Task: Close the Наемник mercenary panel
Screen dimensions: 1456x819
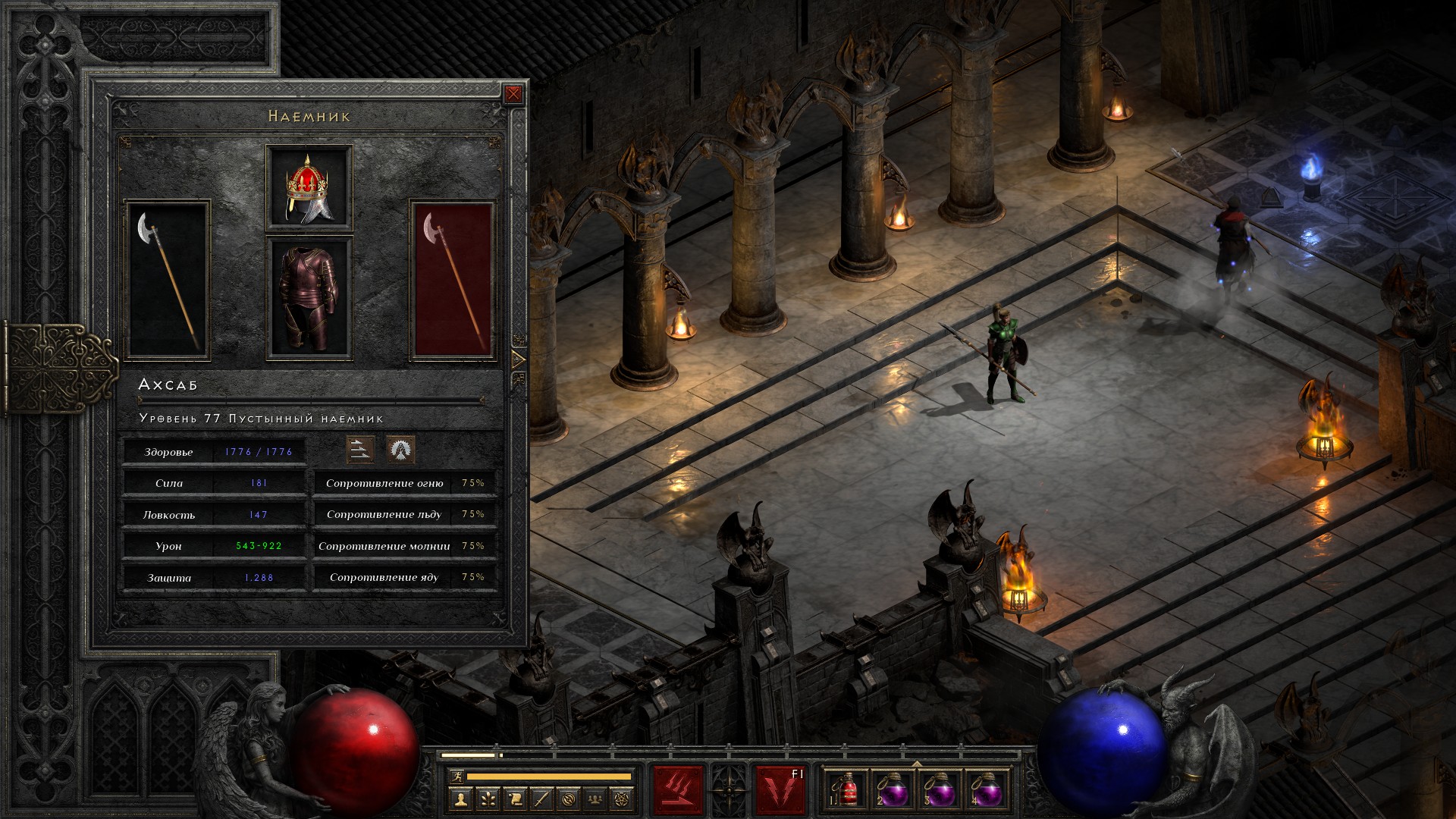Action: [x=513, y=94]
